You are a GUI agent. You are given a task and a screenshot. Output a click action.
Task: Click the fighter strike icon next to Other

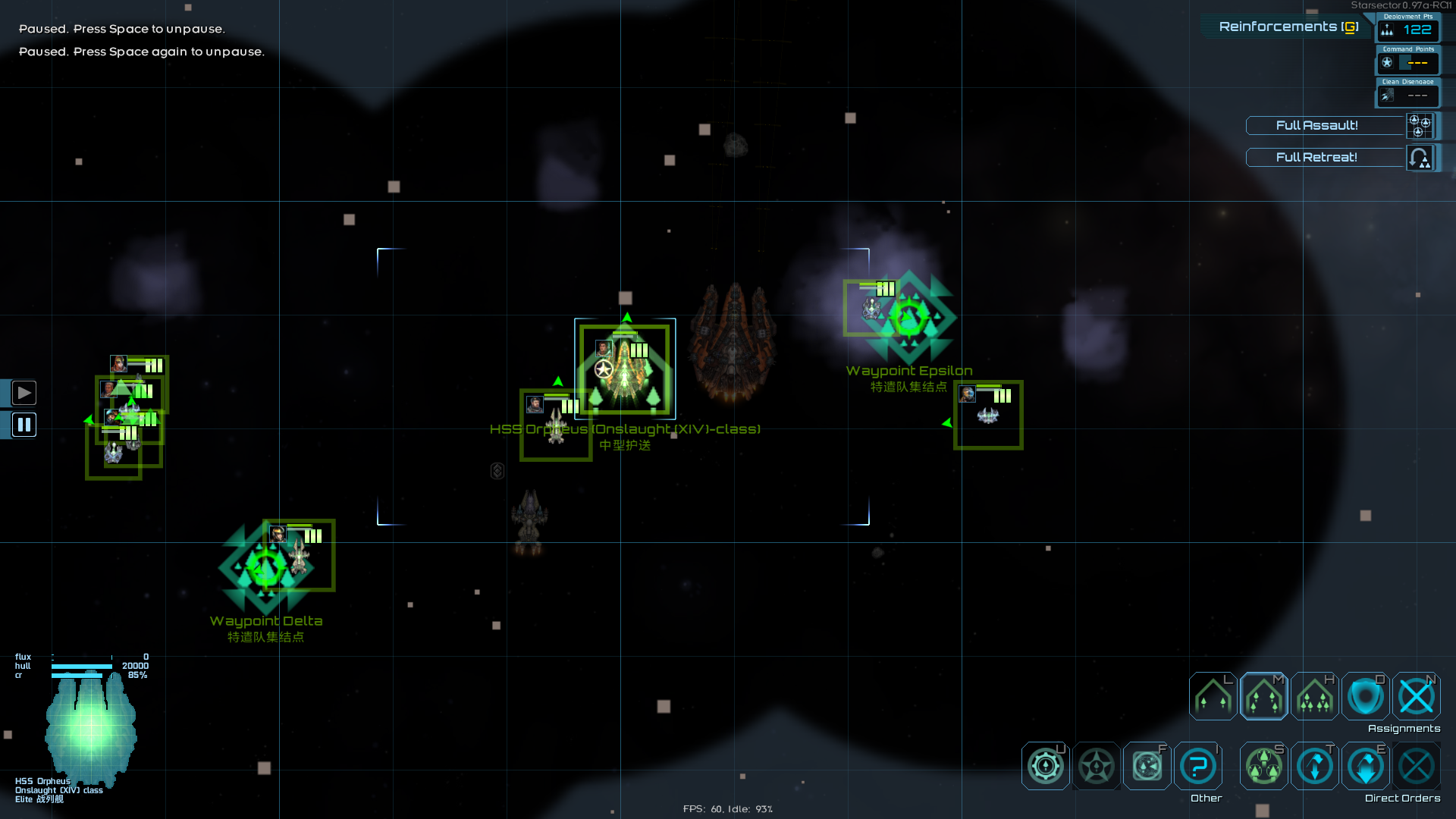pos(1146,766)
